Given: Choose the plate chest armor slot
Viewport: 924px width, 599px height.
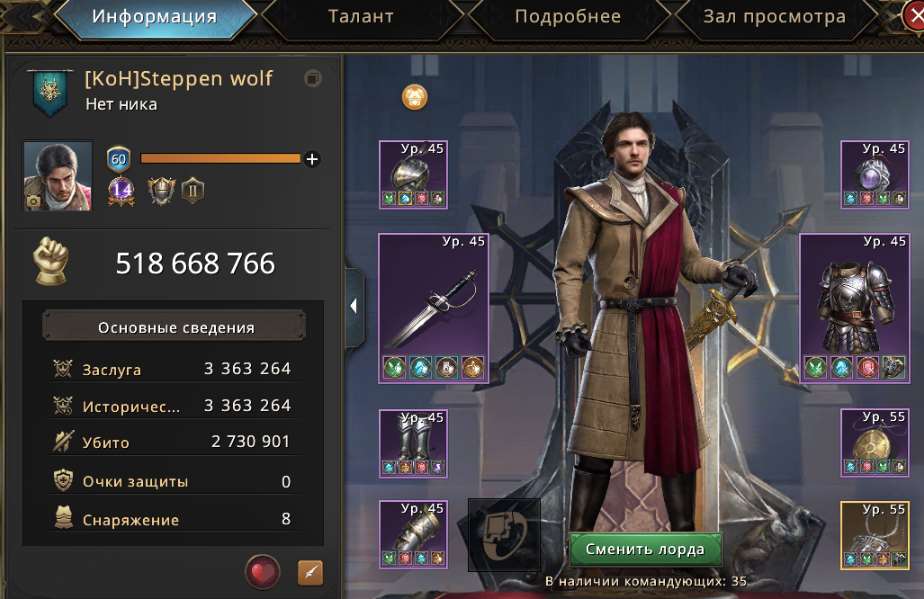Looking at the screenshot, I should (854, 308).
